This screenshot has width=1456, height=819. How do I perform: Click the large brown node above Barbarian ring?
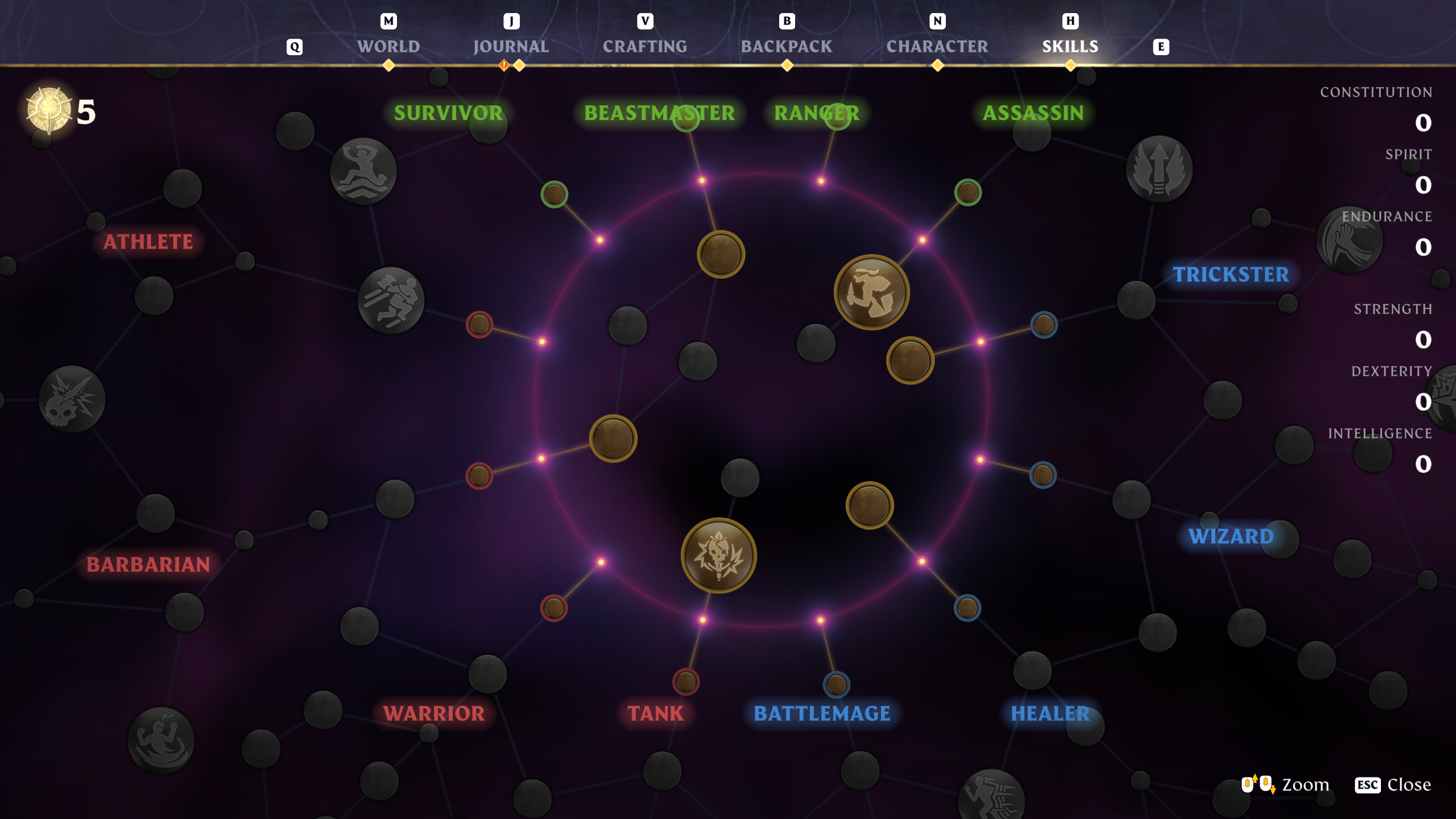613,438
